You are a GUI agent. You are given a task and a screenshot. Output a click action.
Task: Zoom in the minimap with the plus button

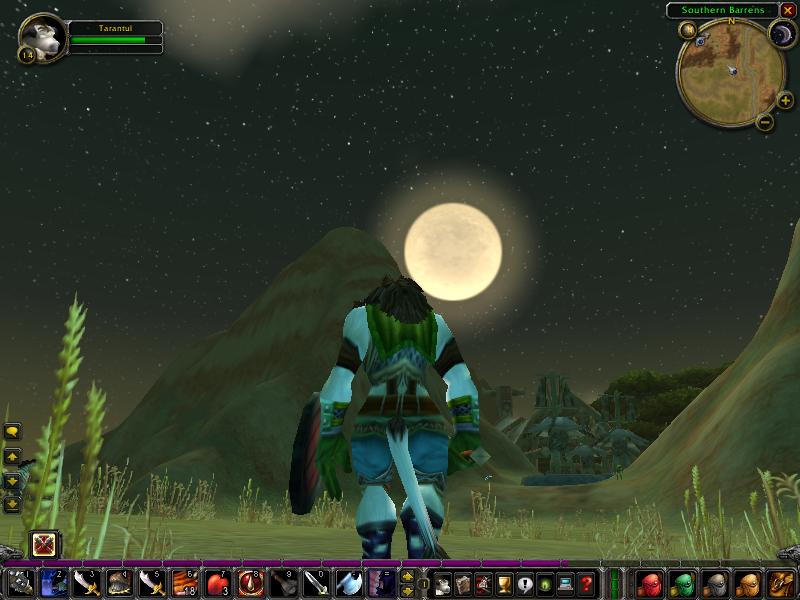pos(785,100)
